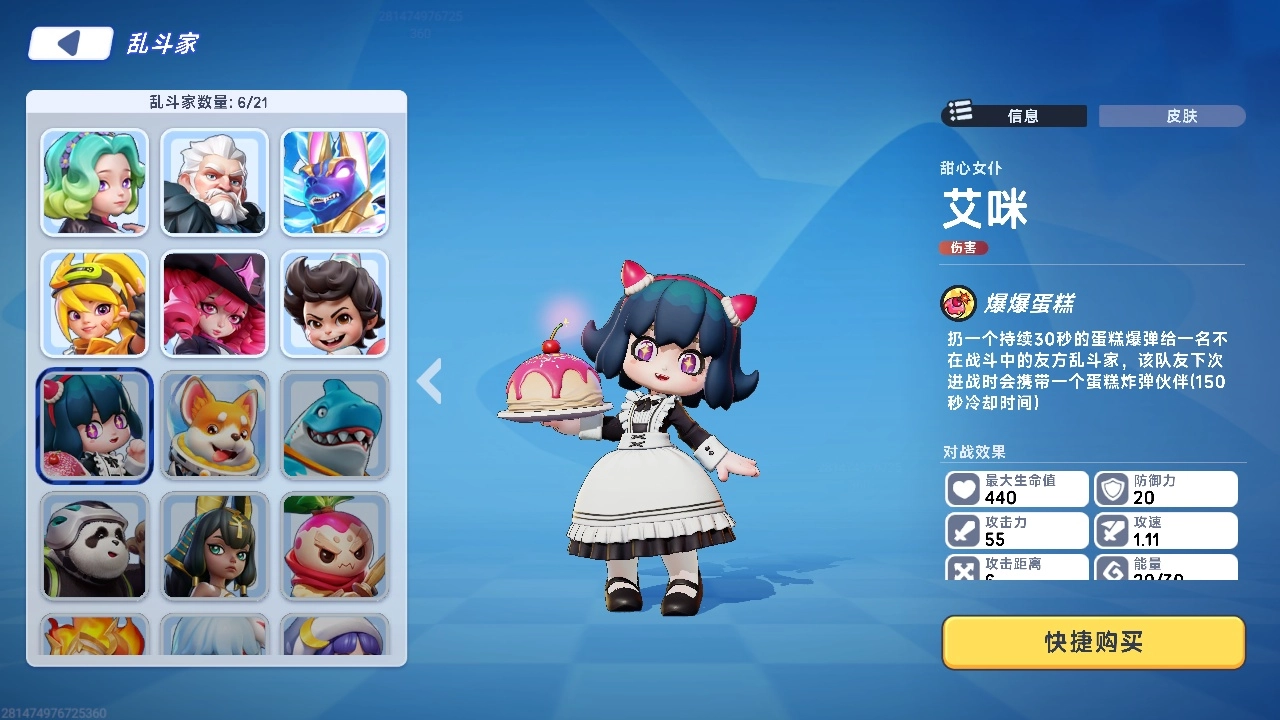Click the 攻击距离 attack range icon
1280x720 pixels.
coord(963,570)
